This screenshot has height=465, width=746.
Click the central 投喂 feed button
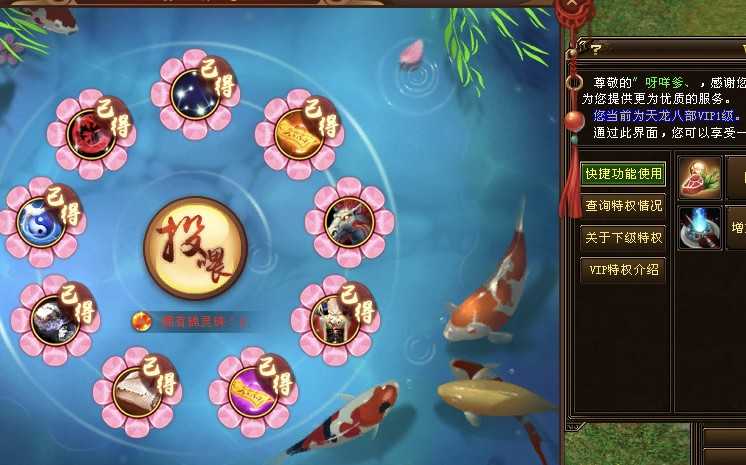coord(194,248)
